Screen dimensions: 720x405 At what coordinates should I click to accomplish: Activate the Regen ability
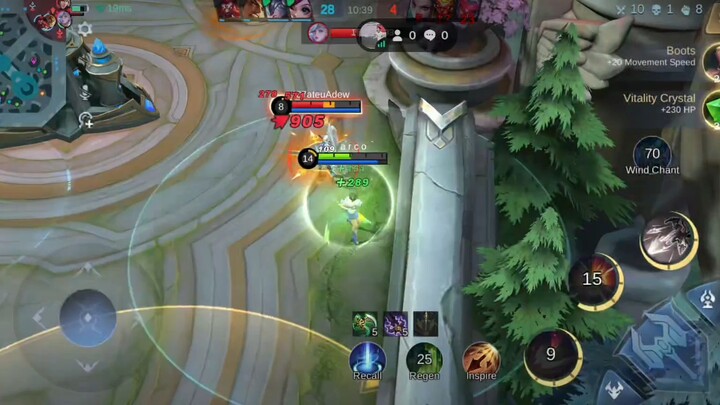coord(424,358)
